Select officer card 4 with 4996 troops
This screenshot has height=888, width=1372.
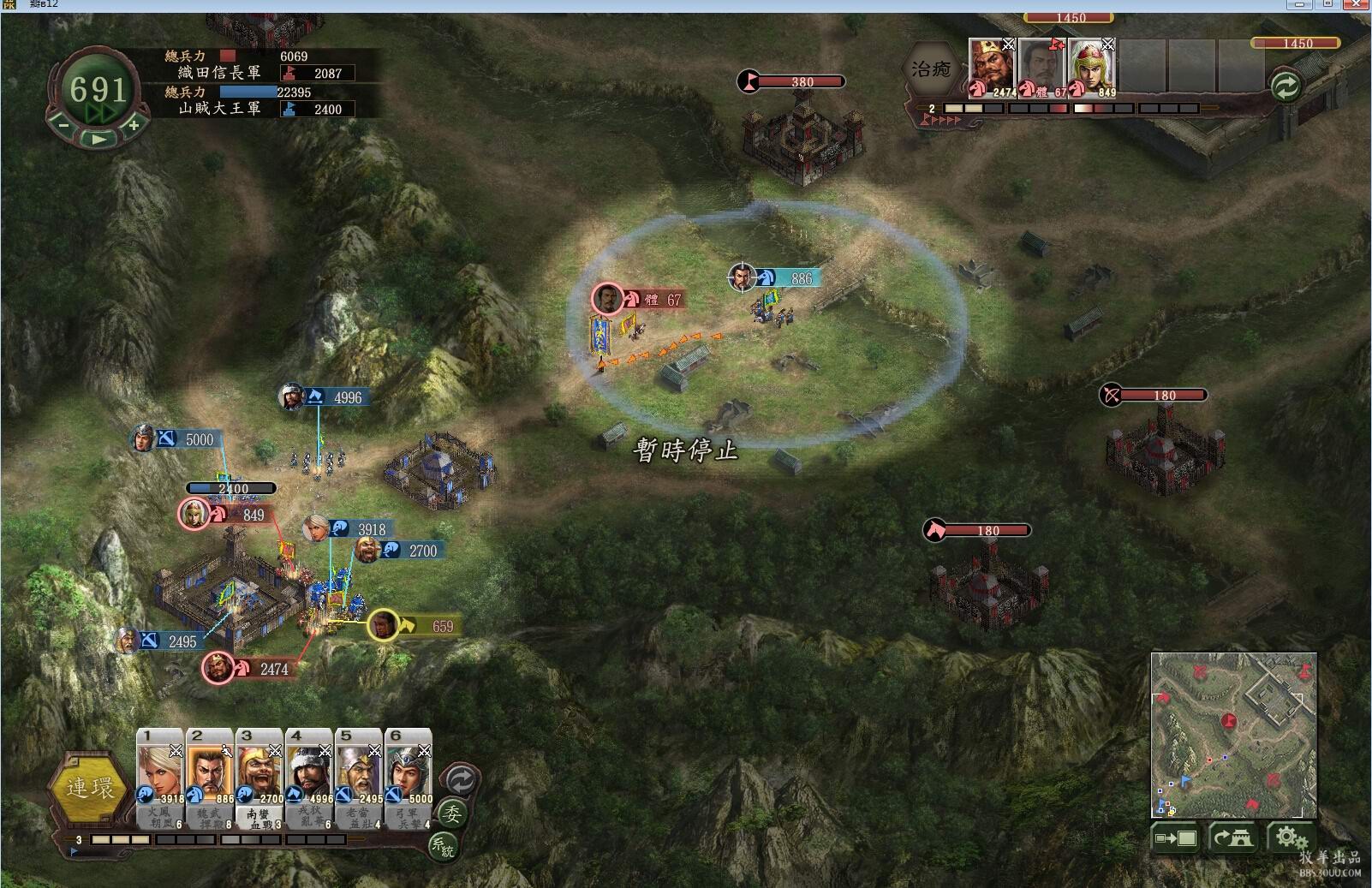[309, 778]
